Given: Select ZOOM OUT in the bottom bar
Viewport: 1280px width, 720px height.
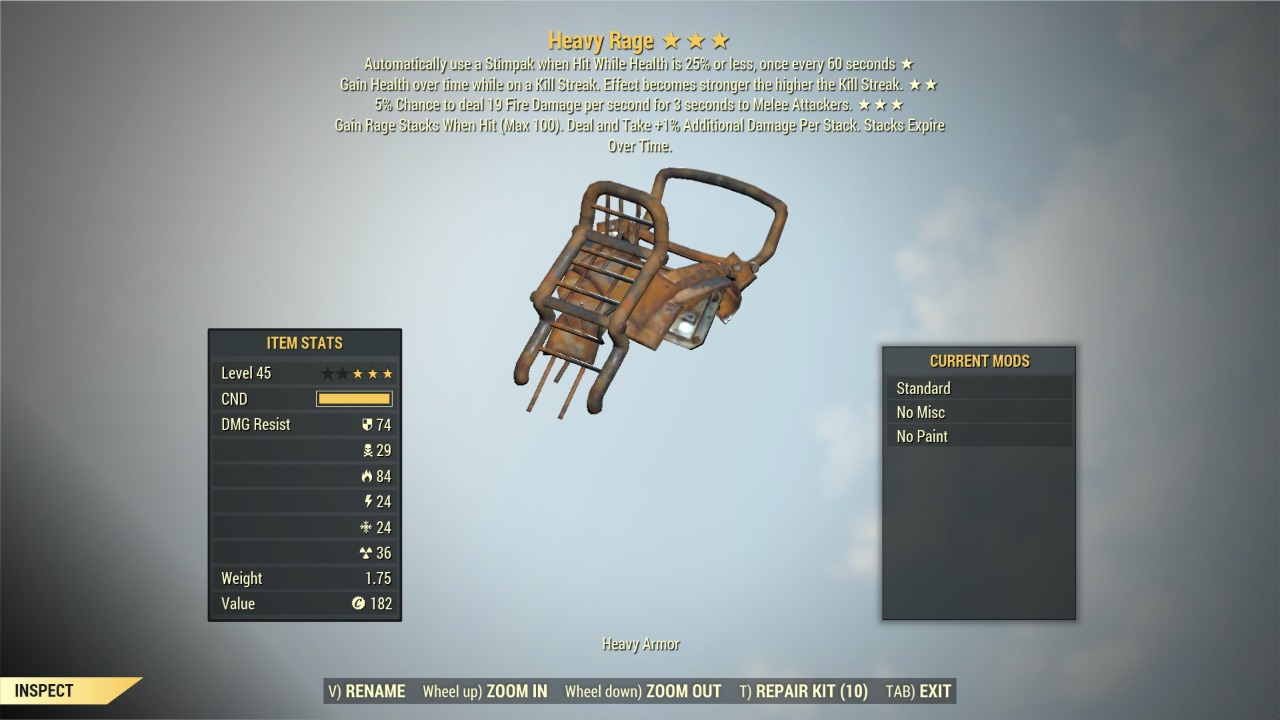Looking at the screenshot, I should click(643, 691).
